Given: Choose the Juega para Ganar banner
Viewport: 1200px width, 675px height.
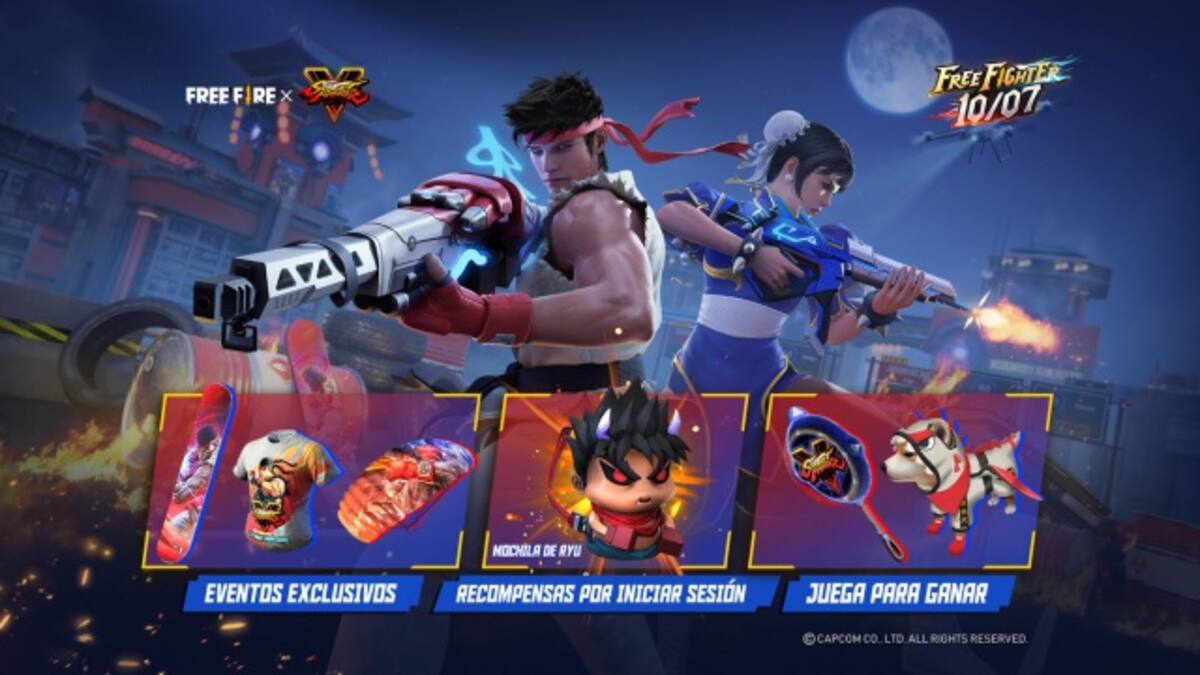Looking at the screenshot, I should coord(898,593).
